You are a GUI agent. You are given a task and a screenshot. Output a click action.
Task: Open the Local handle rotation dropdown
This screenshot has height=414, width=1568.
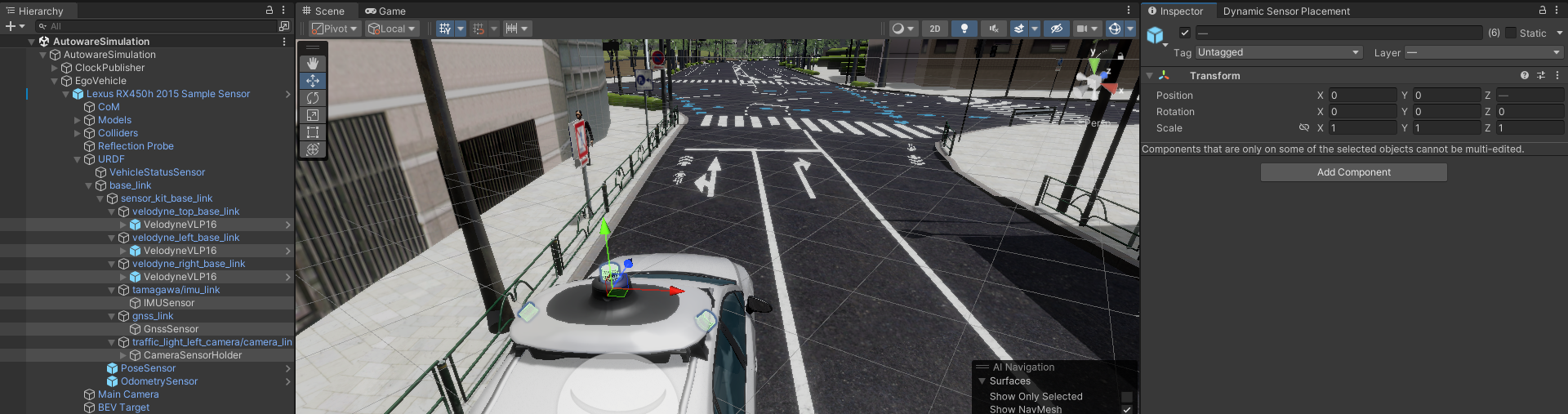pos(392,29)
